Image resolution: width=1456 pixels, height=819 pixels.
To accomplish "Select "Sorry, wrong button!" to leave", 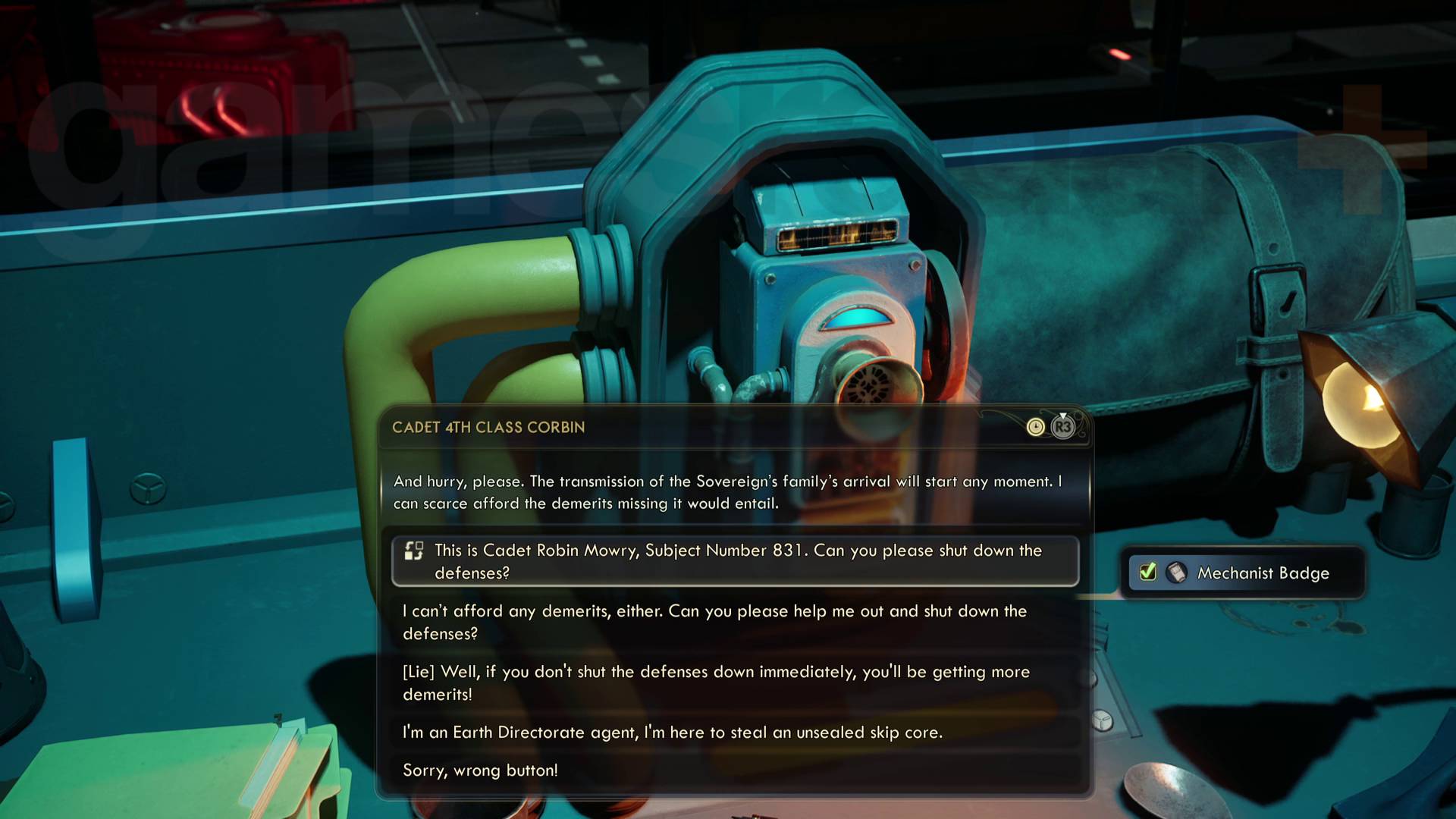I will 480,770.
